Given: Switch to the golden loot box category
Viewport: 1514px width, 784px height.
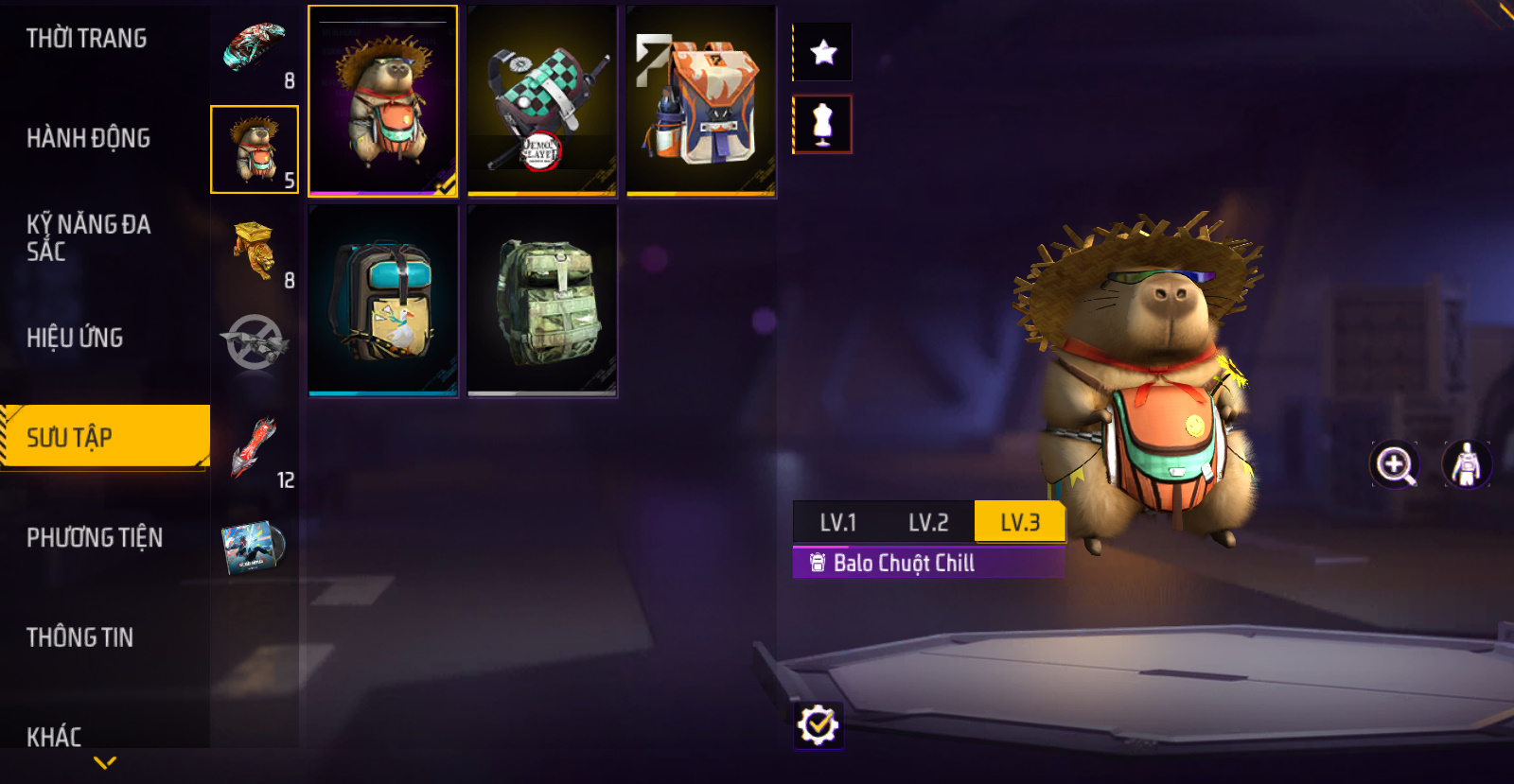Looking at the screenshot, I should click(254, 250).
